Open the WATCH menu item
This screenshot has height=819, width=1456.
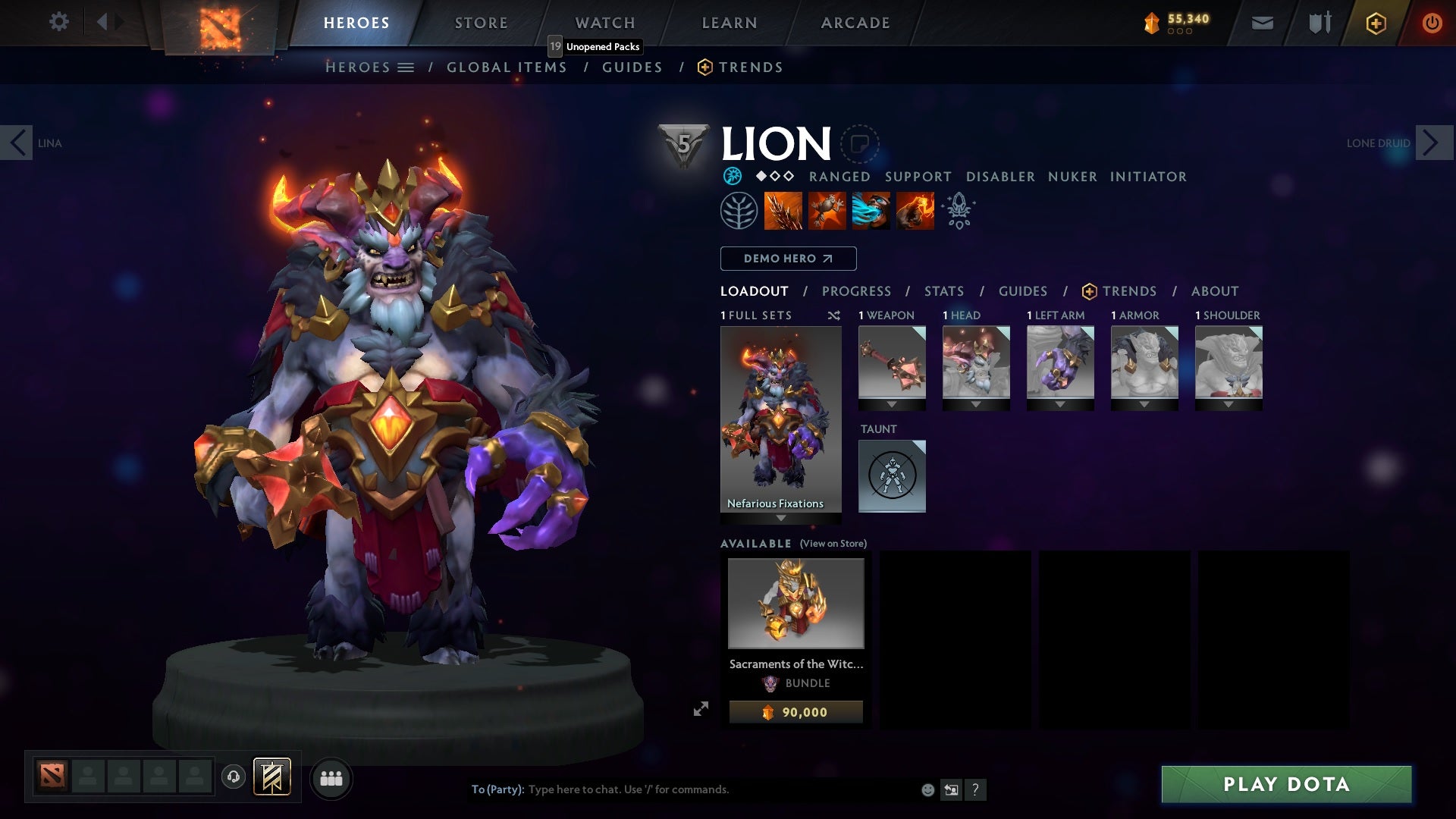pyautogui.click(x=604, y=22)
